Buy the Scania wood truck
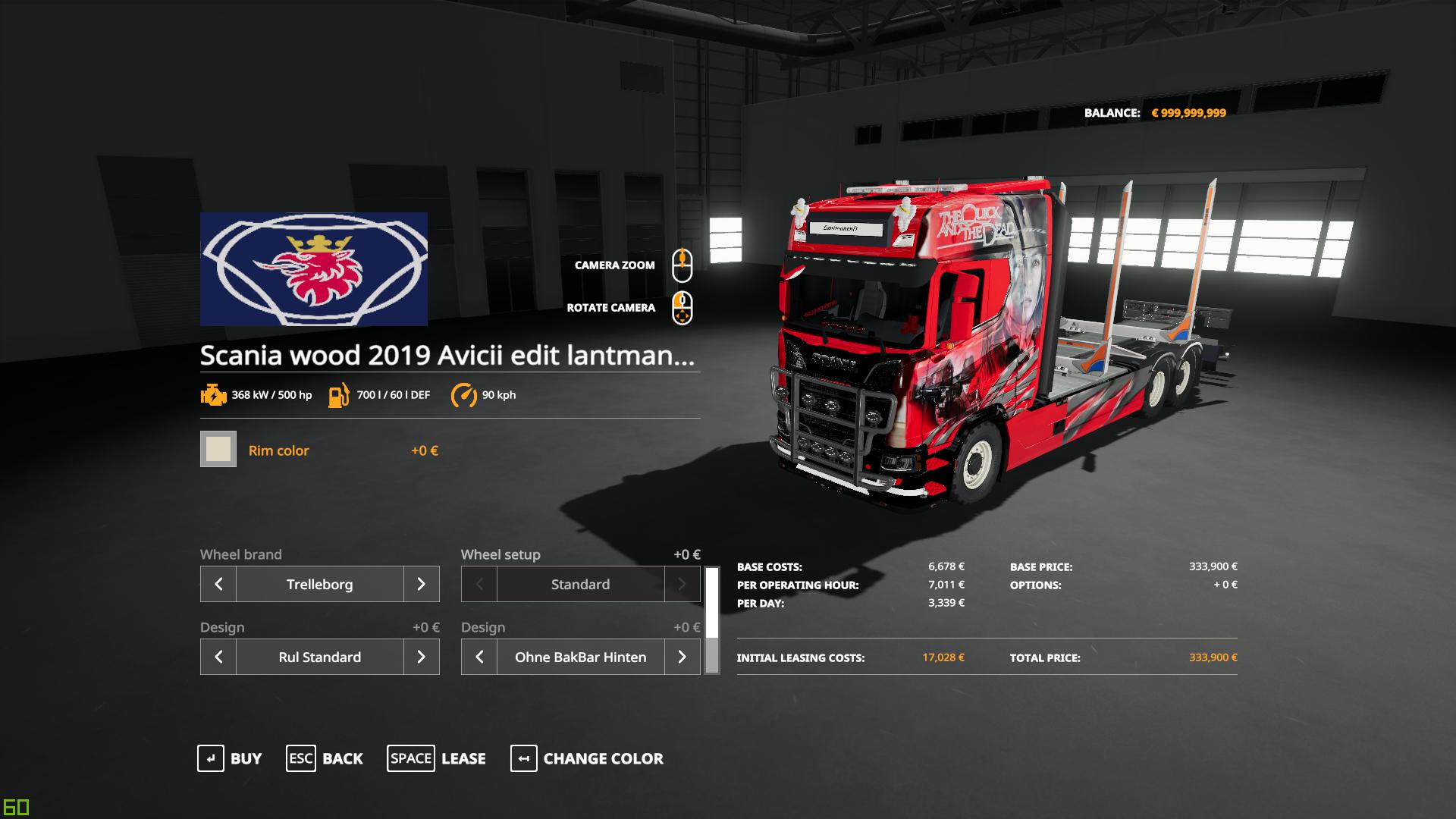 pyautogui.click(x=230, y=758)
